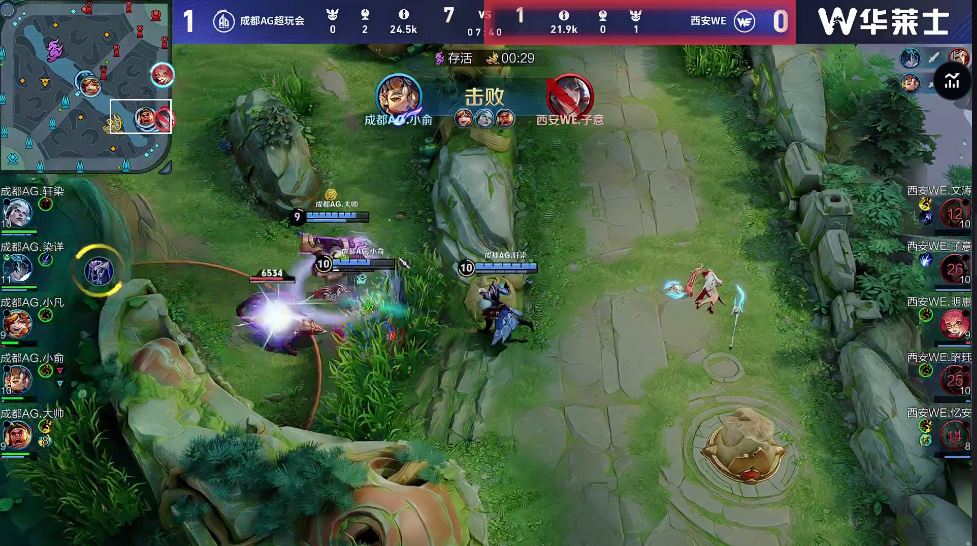Select player 西安WE.文涛 portrait
977x546 pixels.
955,213
